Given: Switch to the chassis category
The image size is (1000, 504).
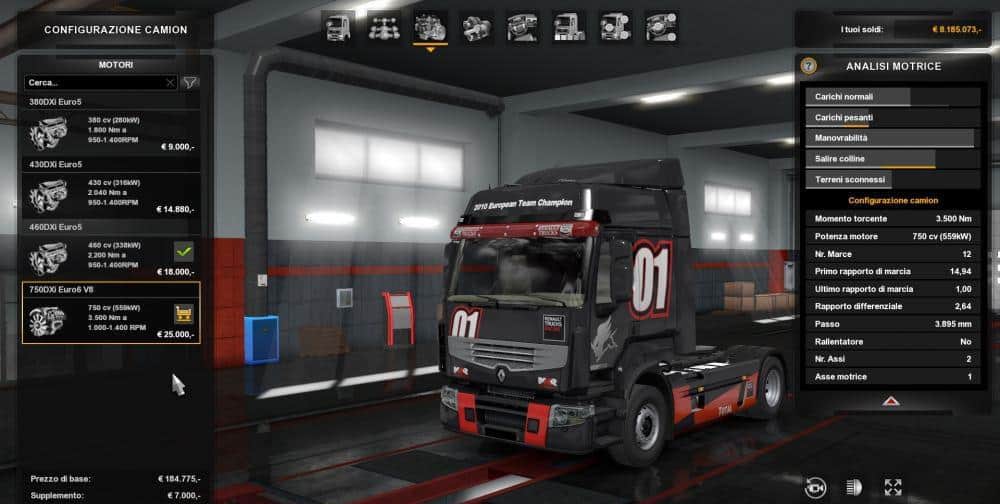Looking at the screenshot, I should 384,27.
